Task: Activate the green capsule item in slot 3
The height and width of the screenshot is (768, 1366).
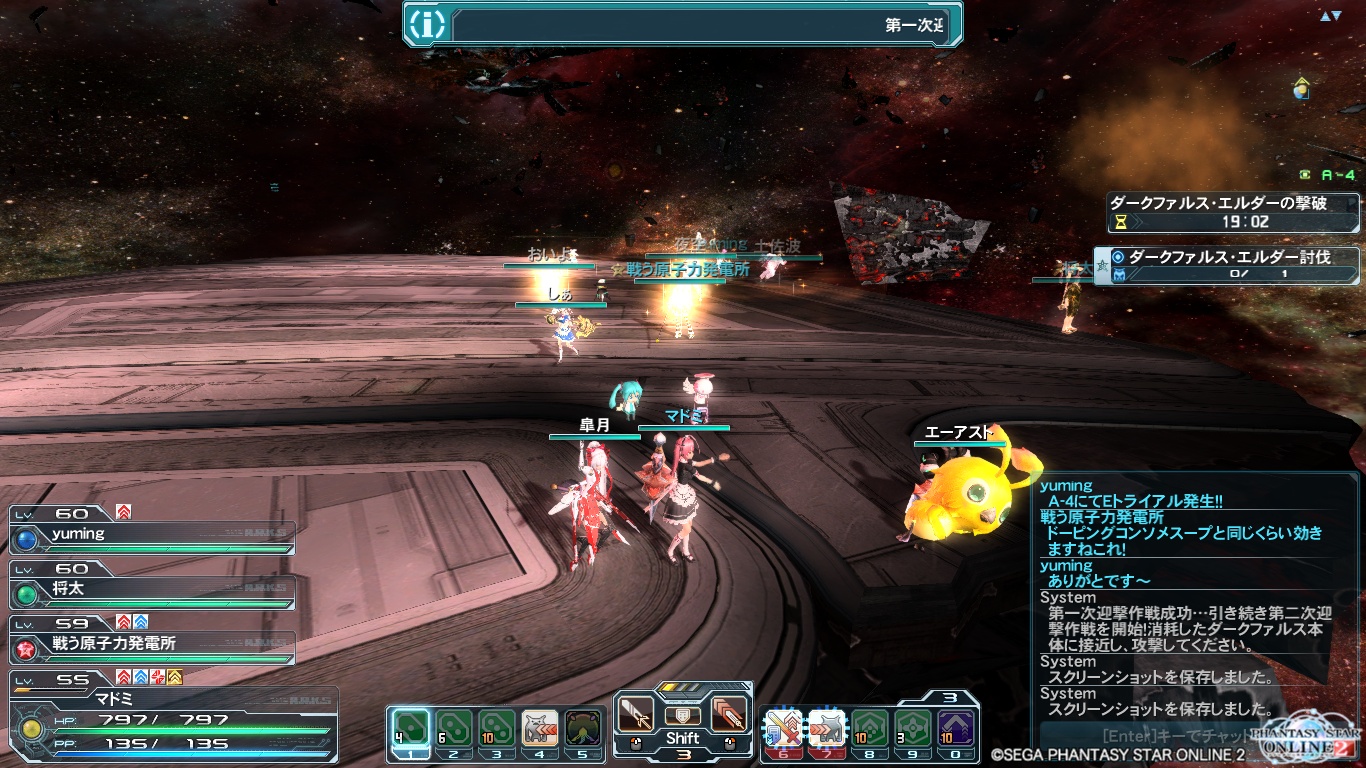Action: tap(496, 728)
